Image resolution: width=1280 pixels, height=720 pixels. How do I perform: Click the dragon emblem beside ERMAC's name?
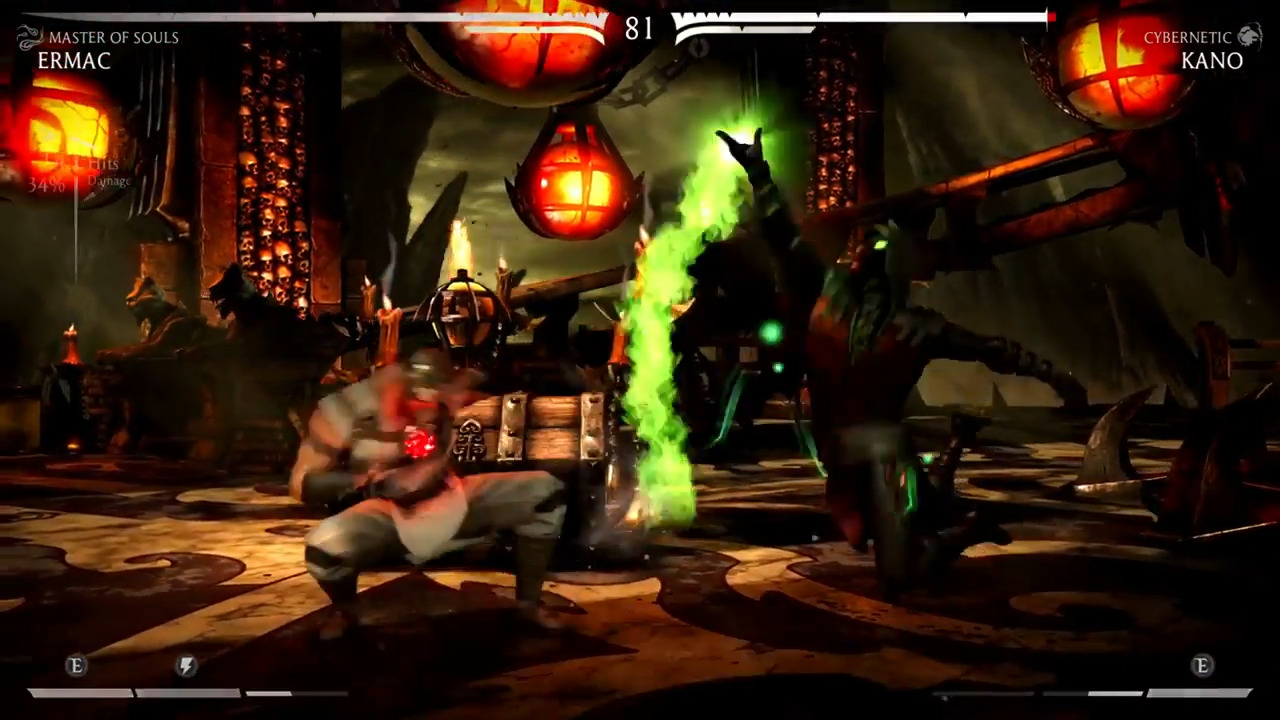click(x=27, y=37)
